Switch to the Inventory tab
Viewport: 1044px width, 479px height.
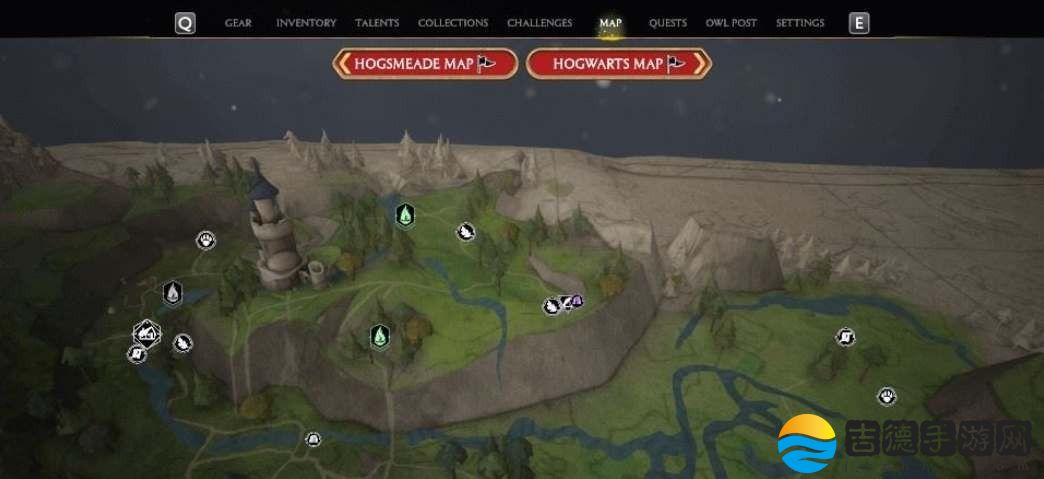tap(306, 23)
